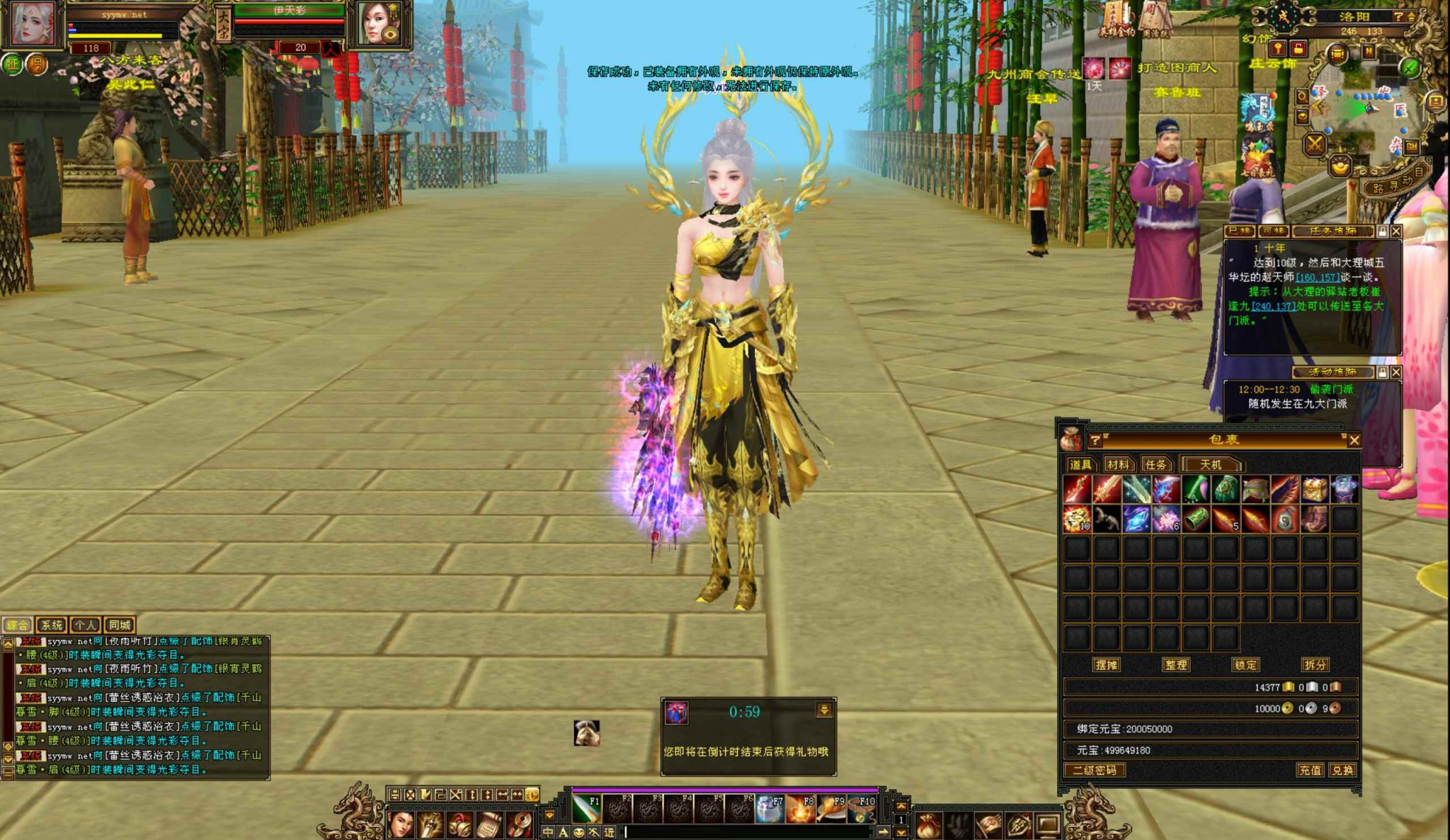Image resolution: width=1450 pixels, height=840 pixels.
Task: Close the 包裹 inventory window
Action: point(1354,440)
